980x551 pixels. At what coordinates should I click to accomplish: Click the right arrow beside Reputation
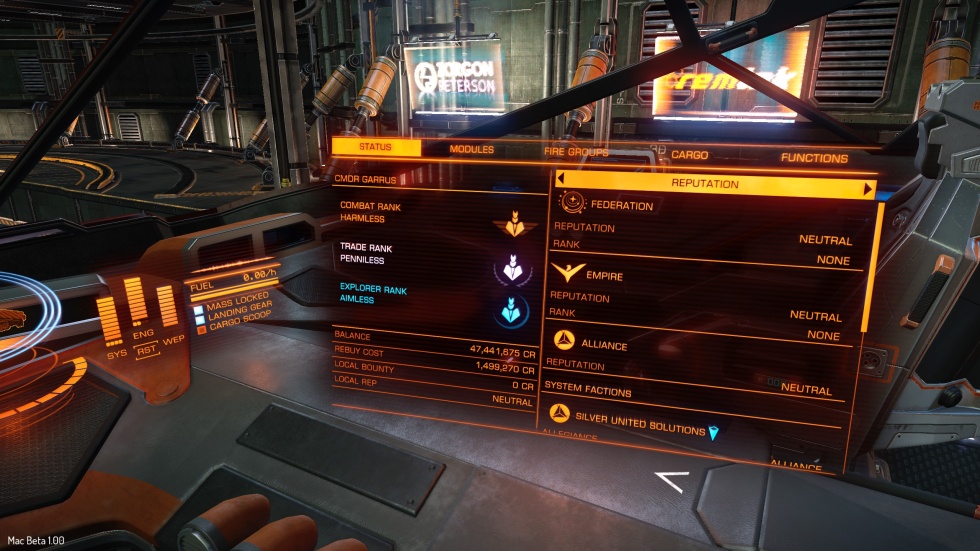tap(867, 188)
